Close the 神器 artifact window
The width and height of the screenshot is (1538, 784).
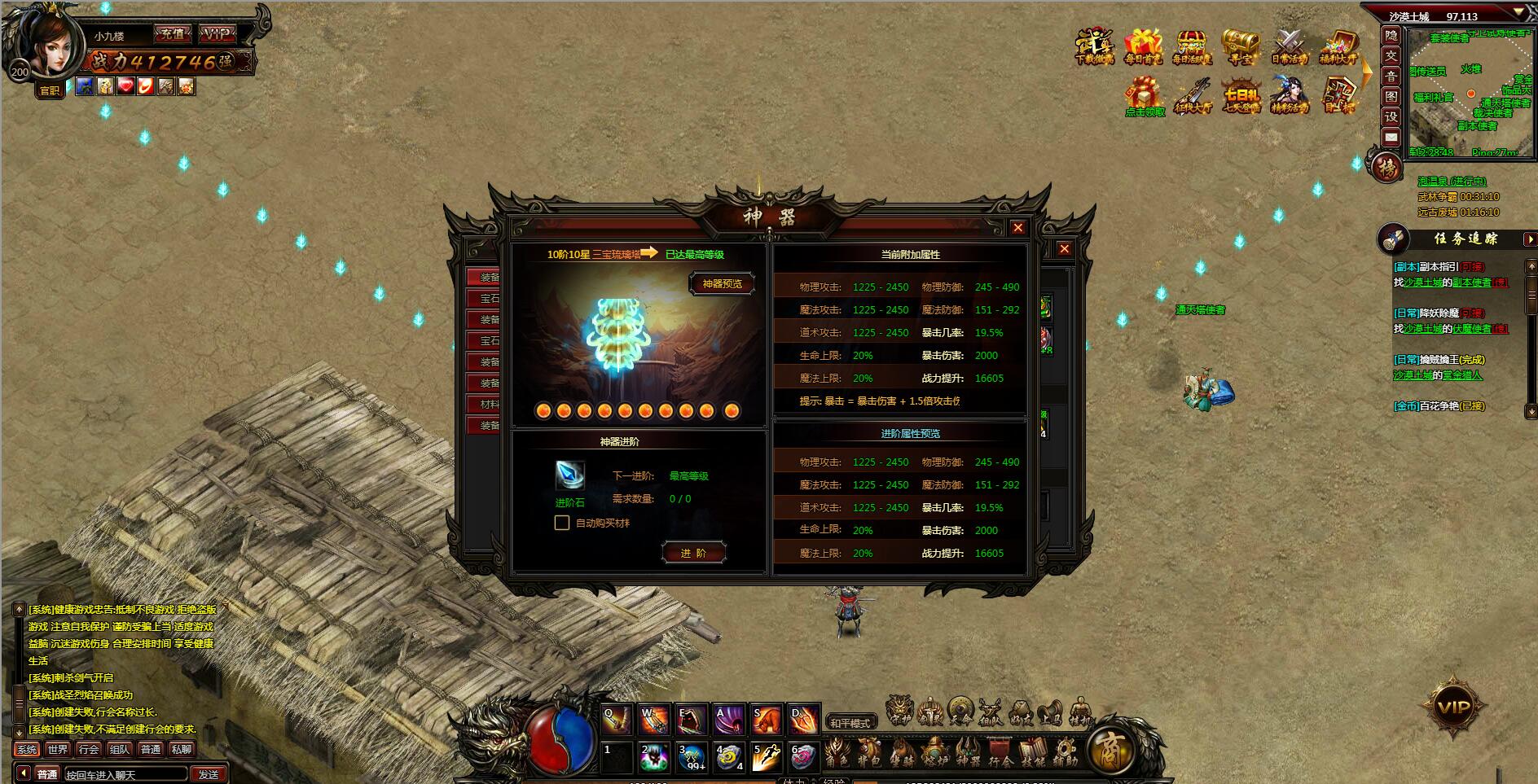pos(1017,228)
